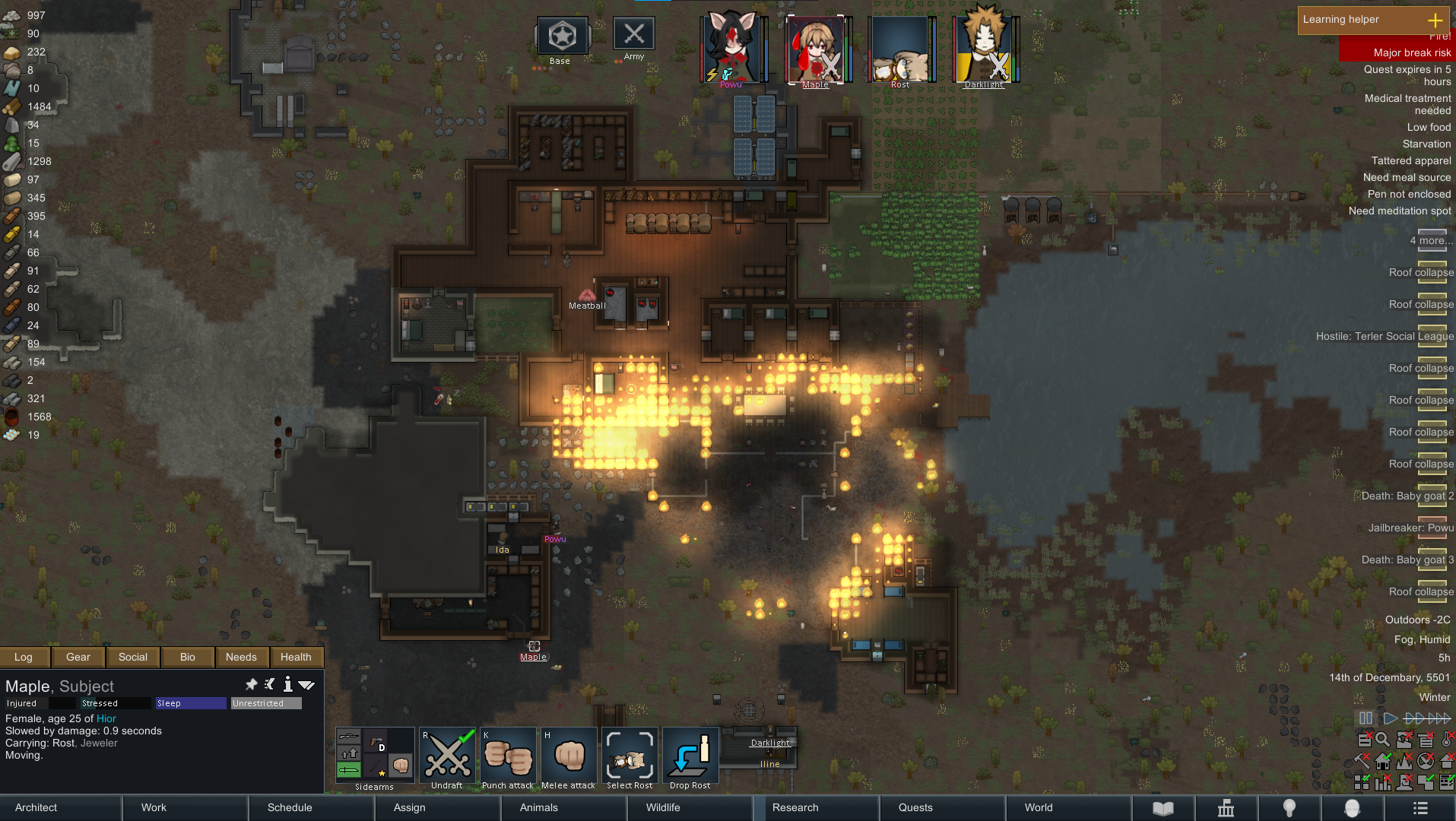Open the Schedule menu
1456x821 pixels.
[x=290, y=807]
